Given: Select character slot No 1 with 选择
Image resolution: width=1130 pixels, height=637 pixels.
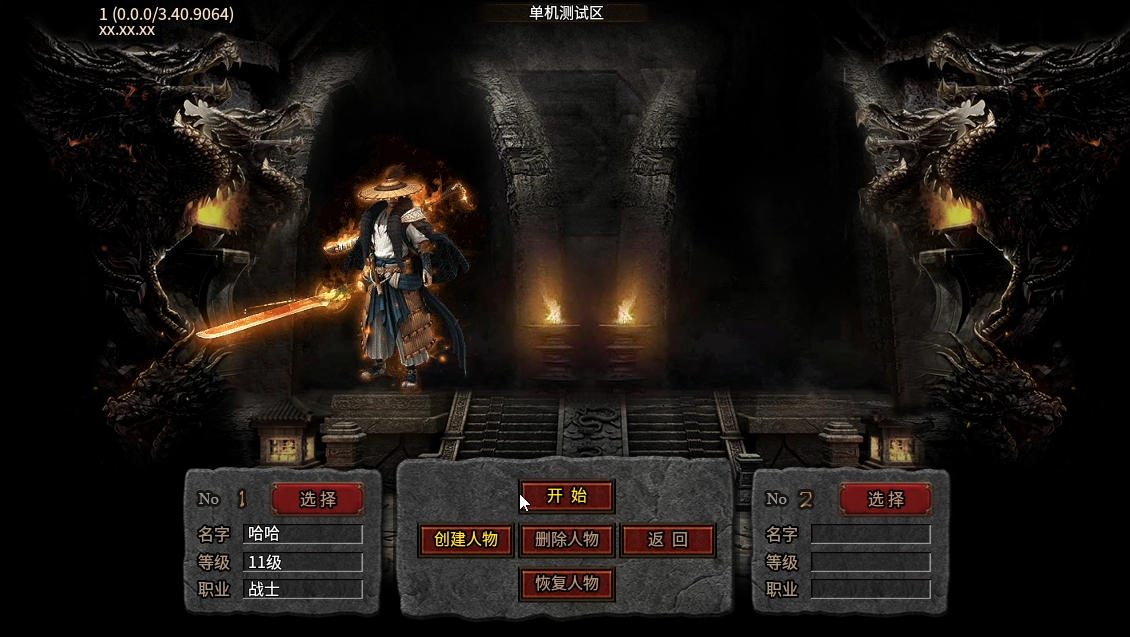Looking at the screenshot, I should pos(317,499).
